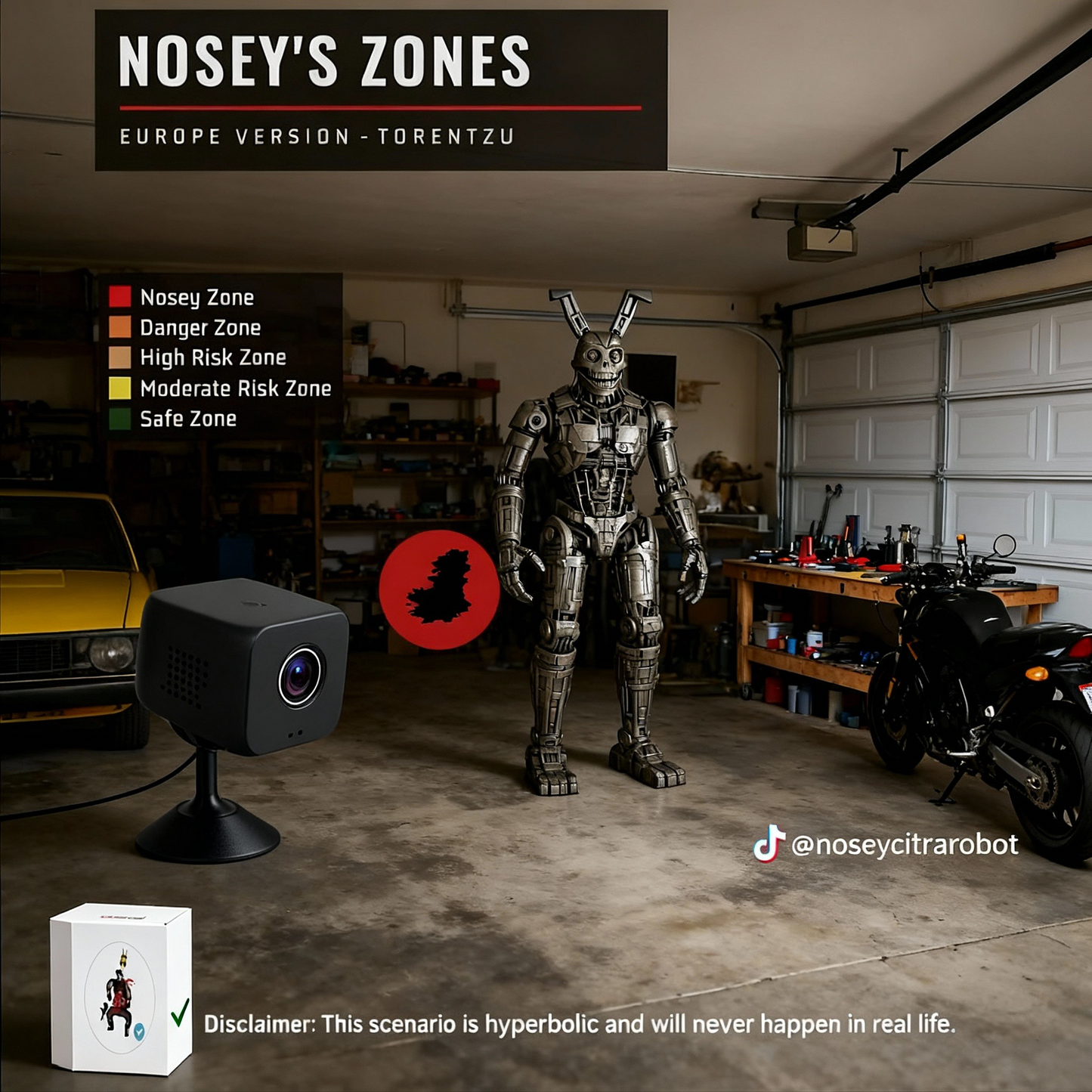The height and width of the screenshot is (1092, 1092).
Task: Click the red circular map marker
Action: 439,589
